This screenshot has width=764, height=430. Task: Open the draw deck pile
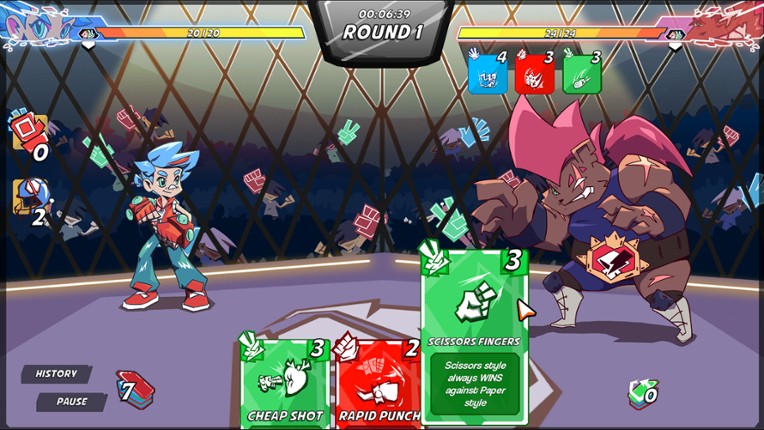pos(135,388)
